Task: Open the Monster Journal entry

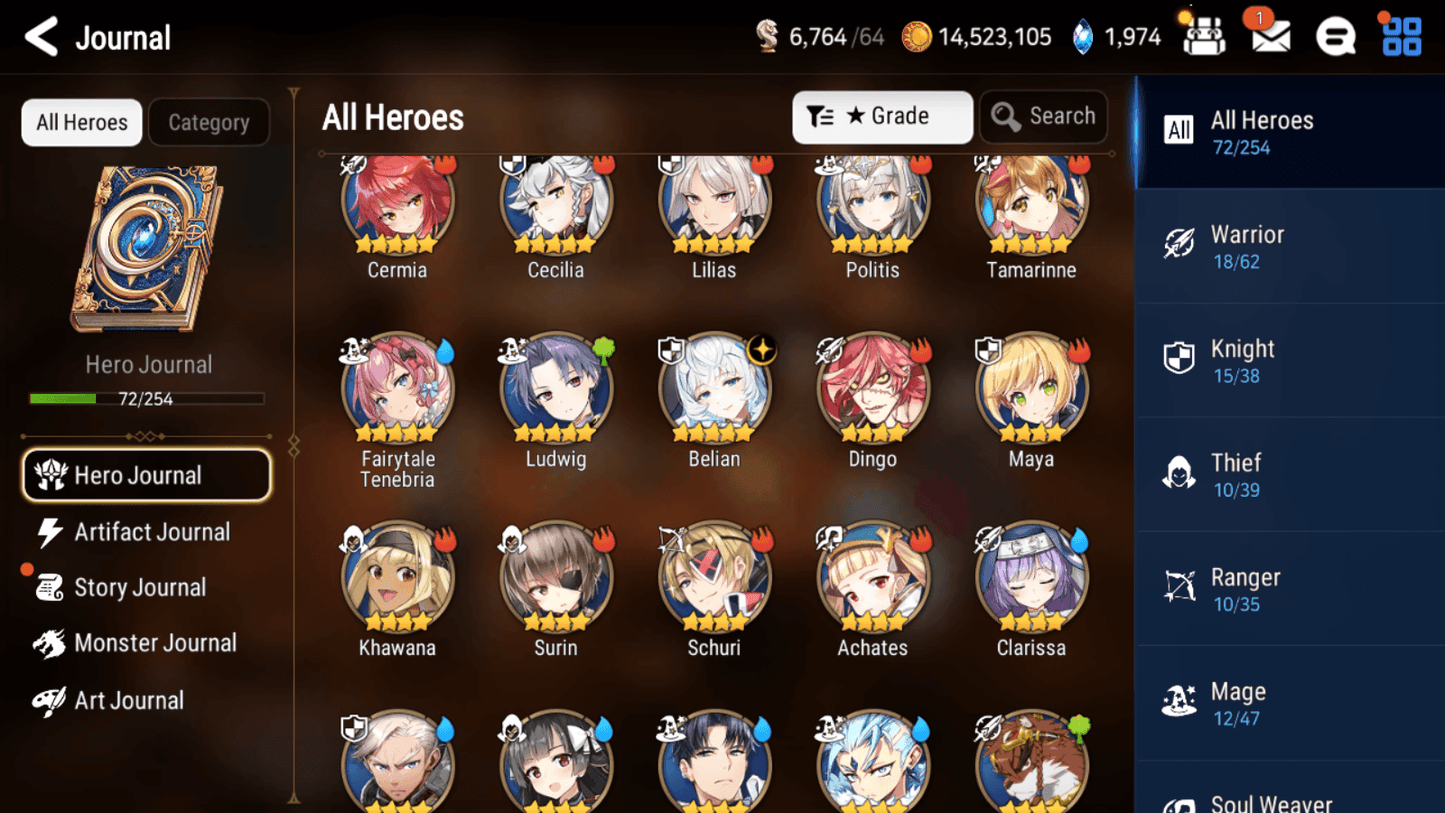Action: tap(155, 643)
